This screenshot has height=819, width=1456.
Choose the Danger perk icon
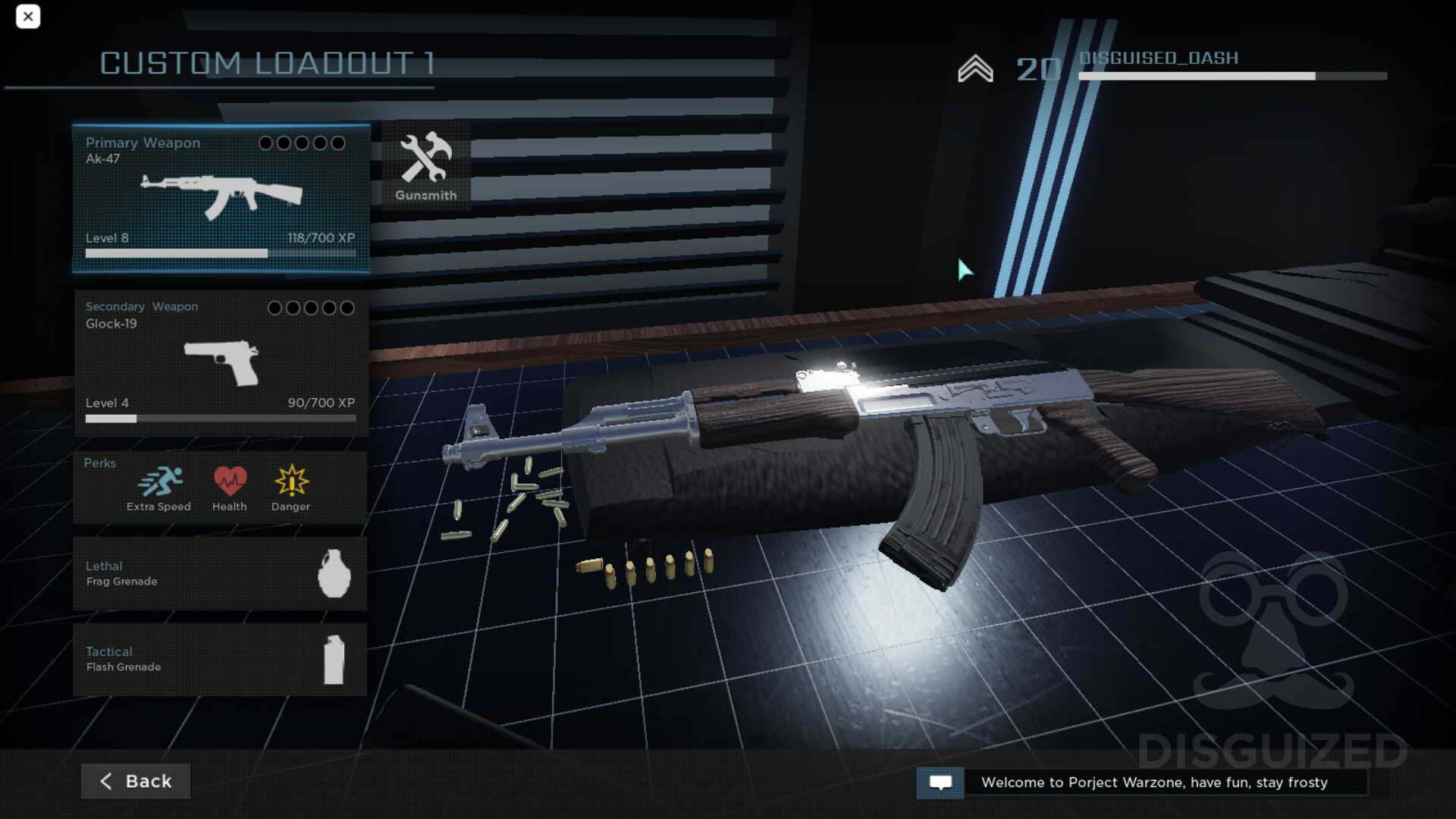pos(291,488)
